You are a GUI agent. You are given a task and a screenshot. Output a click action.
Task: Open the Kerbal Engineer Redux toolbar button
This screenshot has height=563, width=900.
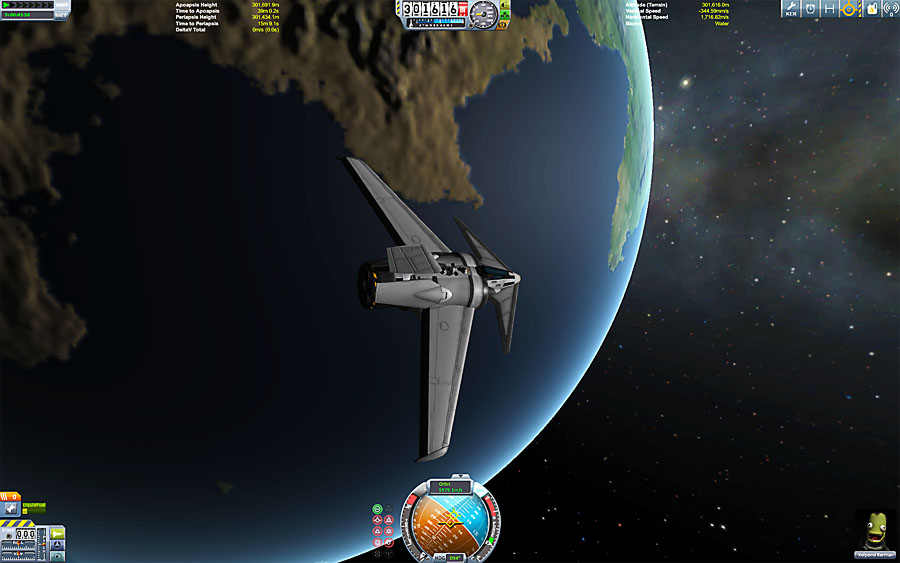click(x=791, y=10)
